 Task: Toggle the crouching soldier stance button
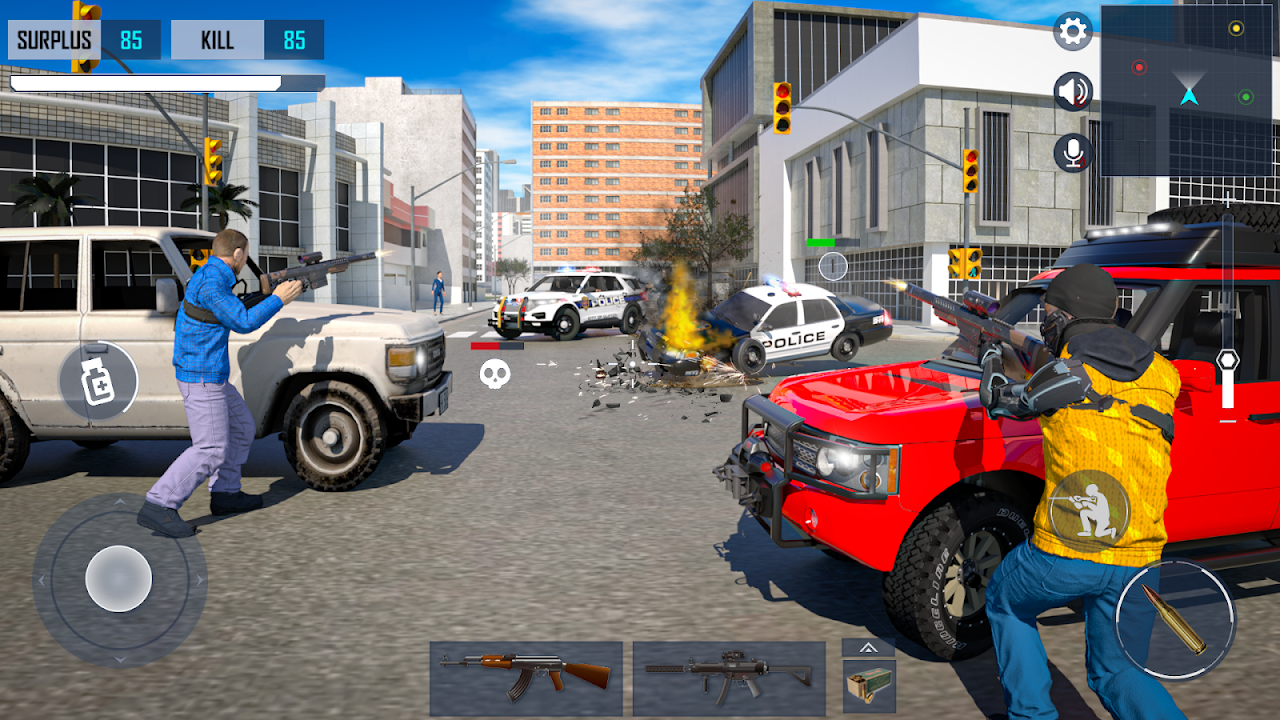click(x=1089, y=511)
